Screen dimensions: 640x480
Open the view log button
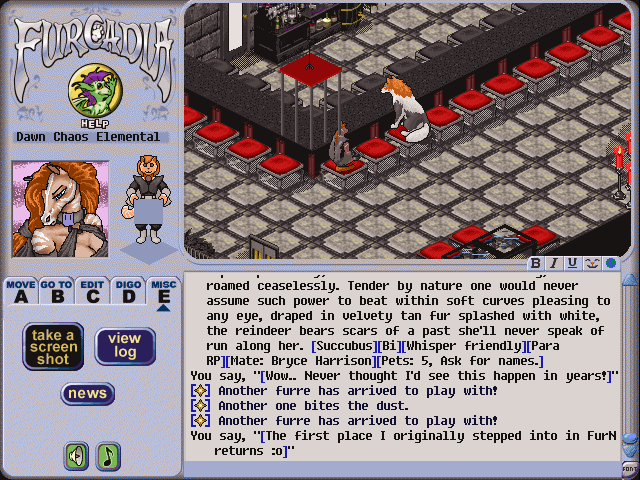coord(125,346)
